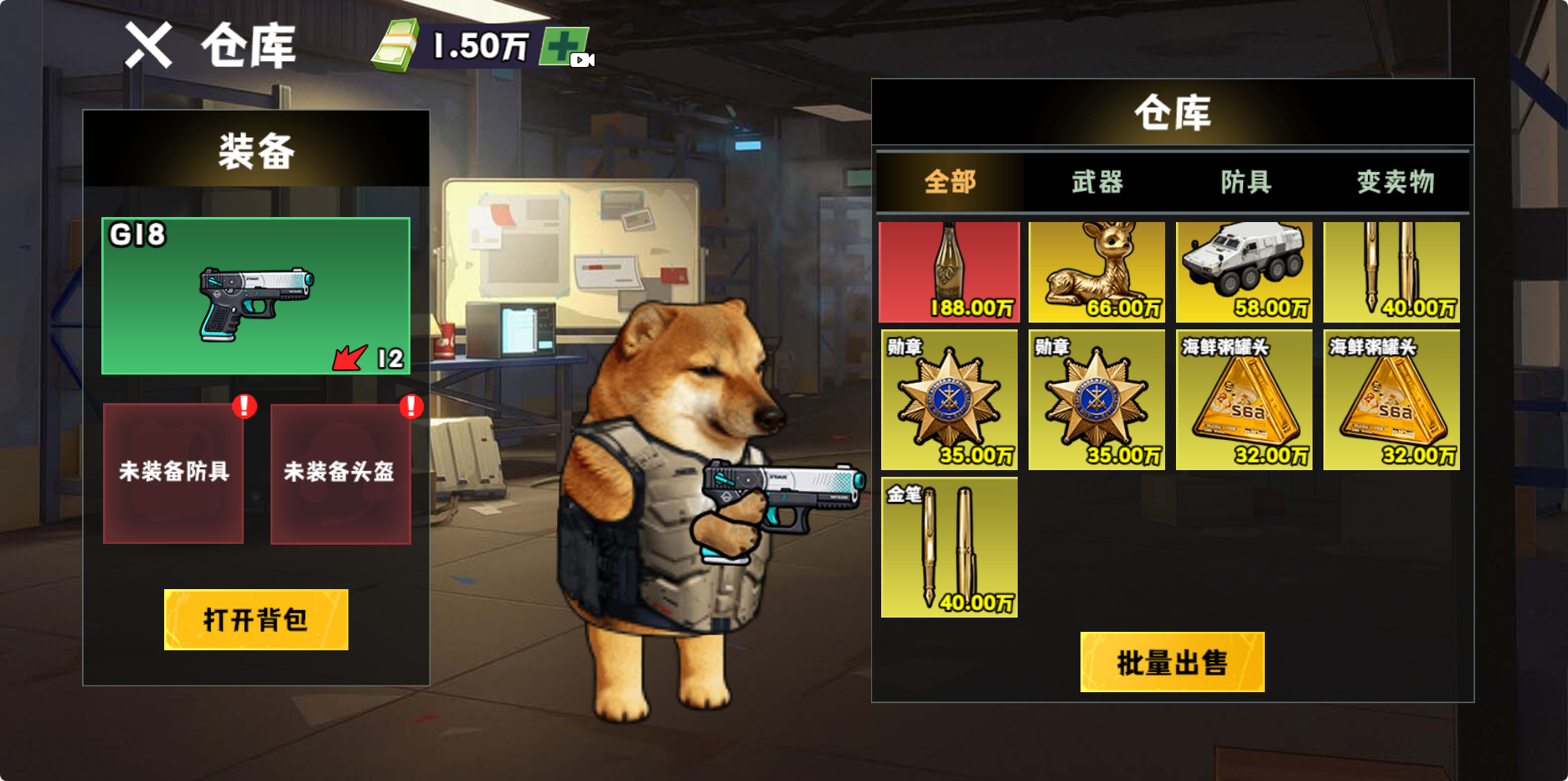Viewport: 1568px width, 781px height.
Task: Close the warehouse screen with the X
Action: pyautogui.click(x=148, y=45)
